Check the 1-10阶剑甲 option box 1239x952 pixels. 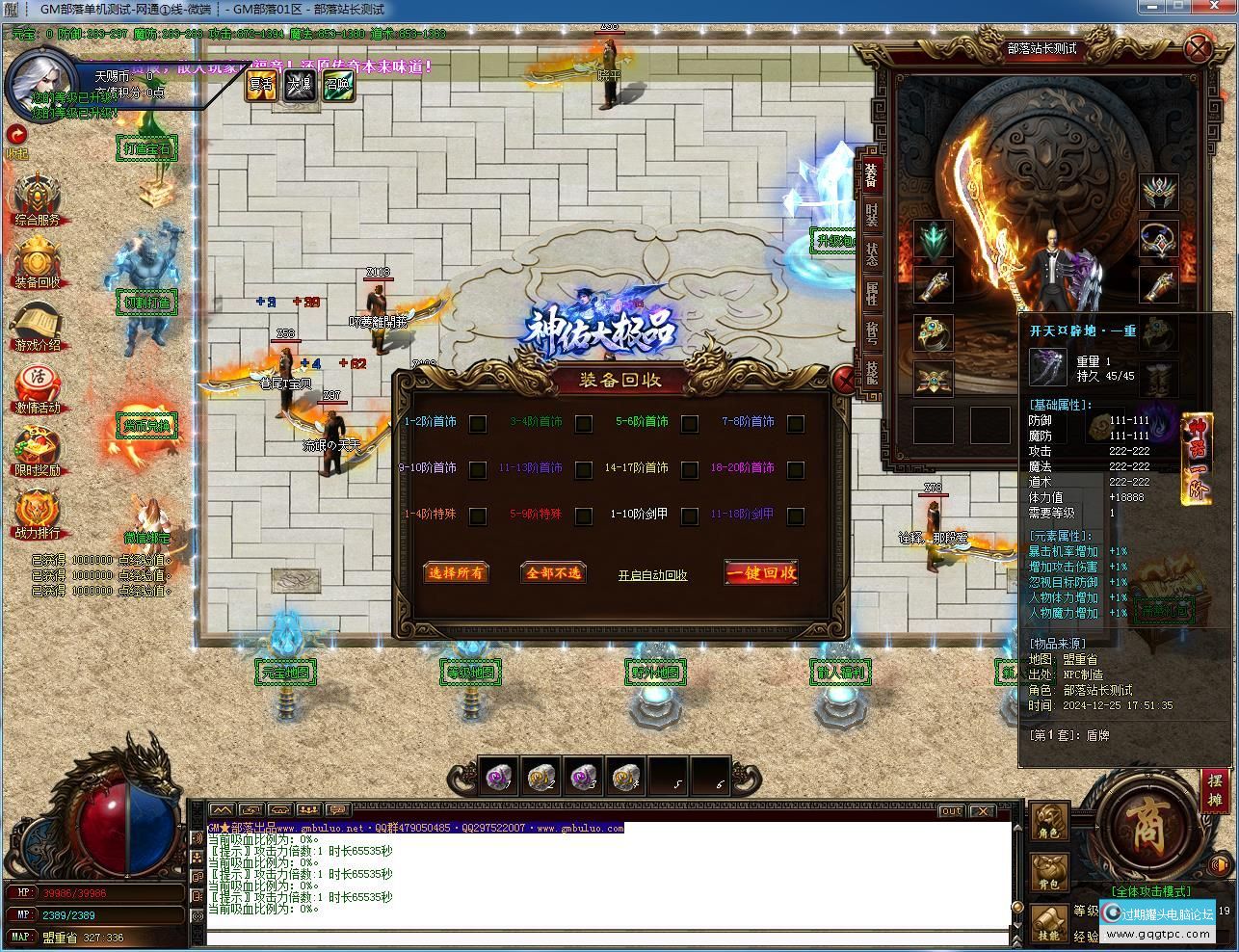click(689, 516)
